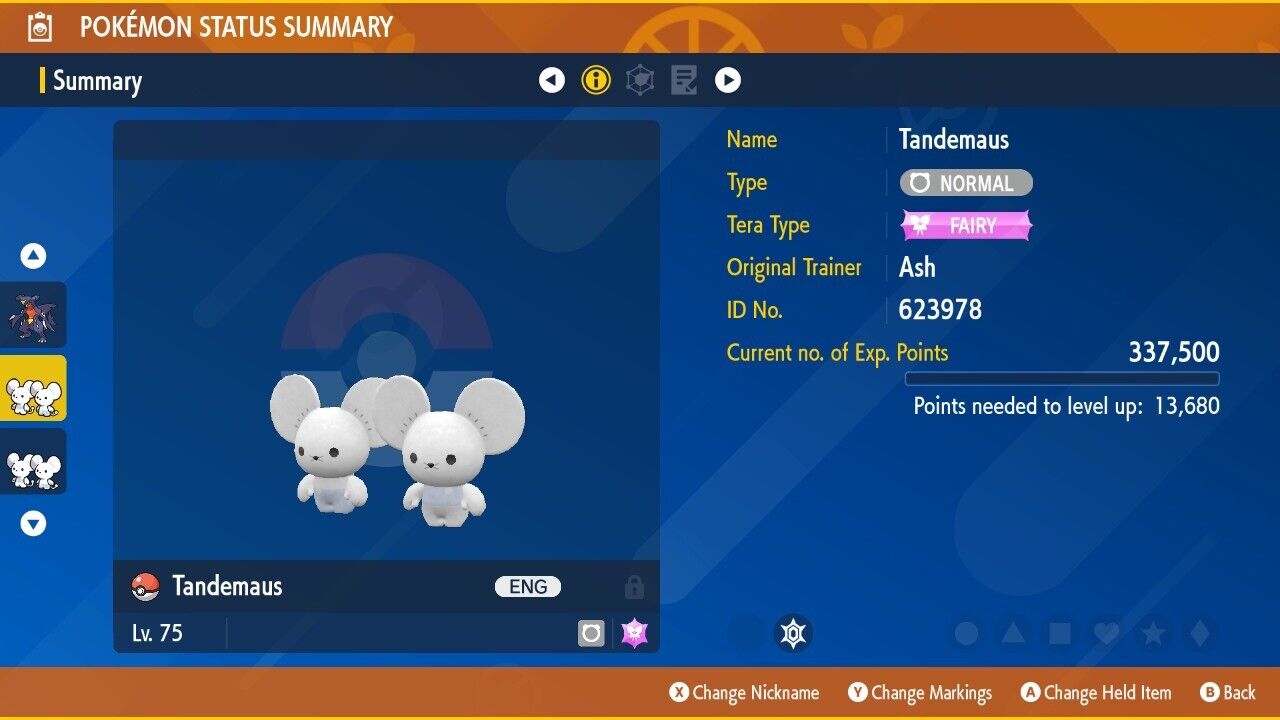Click the ENG language tag
The width and height of the screenshot is (1280, 720).
(x=528, y=587)
